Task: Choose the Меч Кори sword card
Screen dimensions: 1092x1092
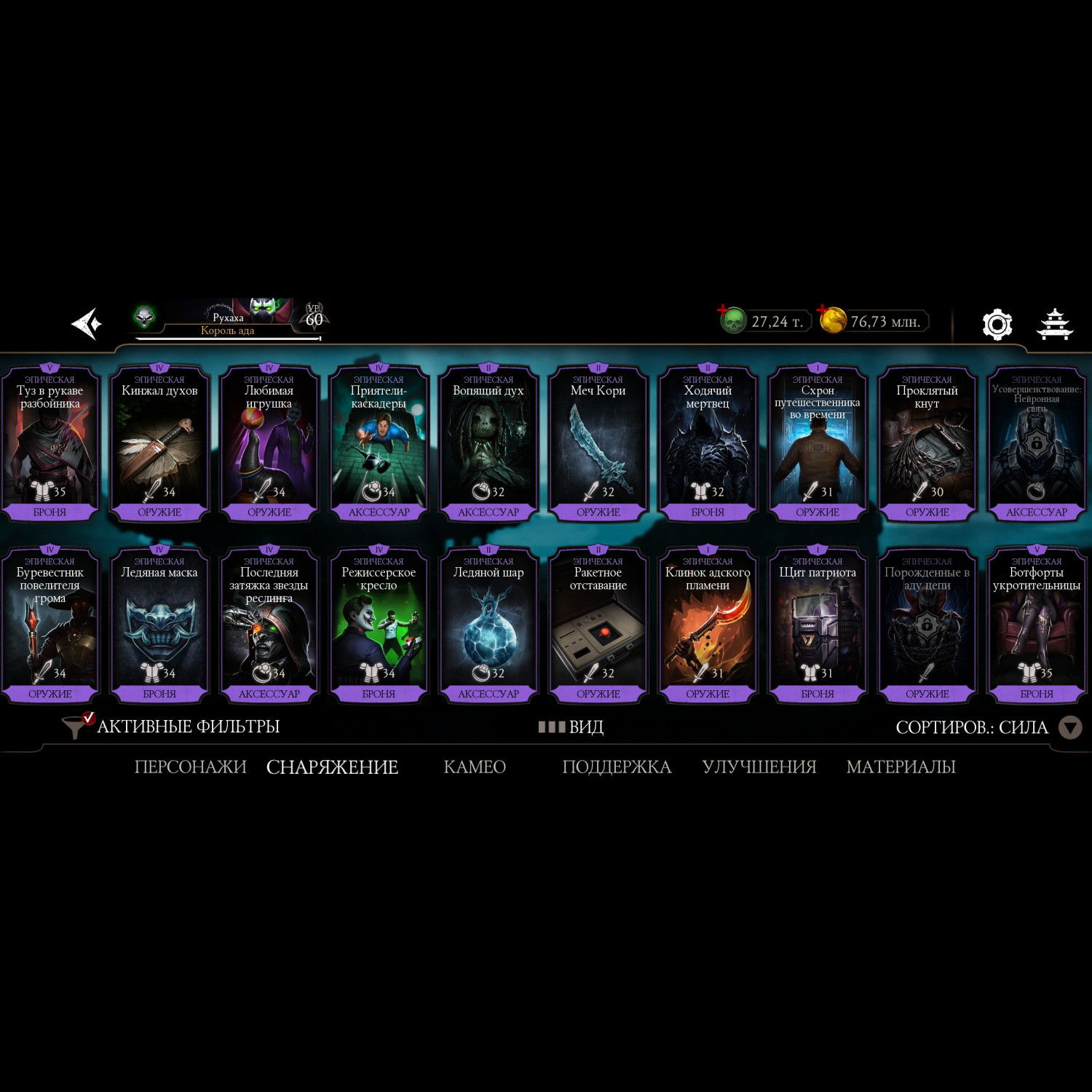Action: (598, 444)
